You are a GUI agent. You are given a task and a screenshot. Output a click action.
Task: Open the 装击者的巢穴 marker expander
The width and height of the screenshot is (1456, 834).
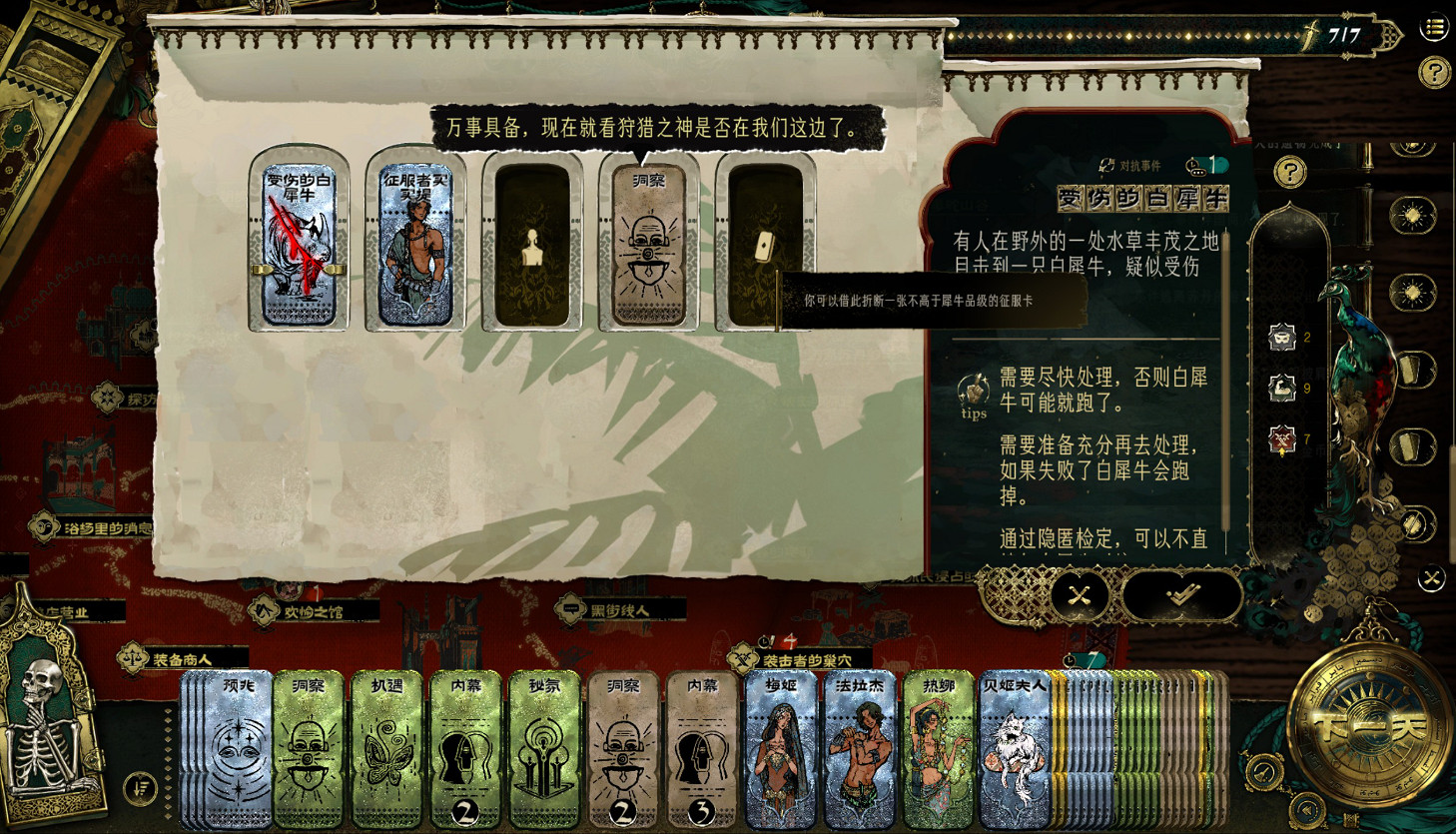[744, 657]
